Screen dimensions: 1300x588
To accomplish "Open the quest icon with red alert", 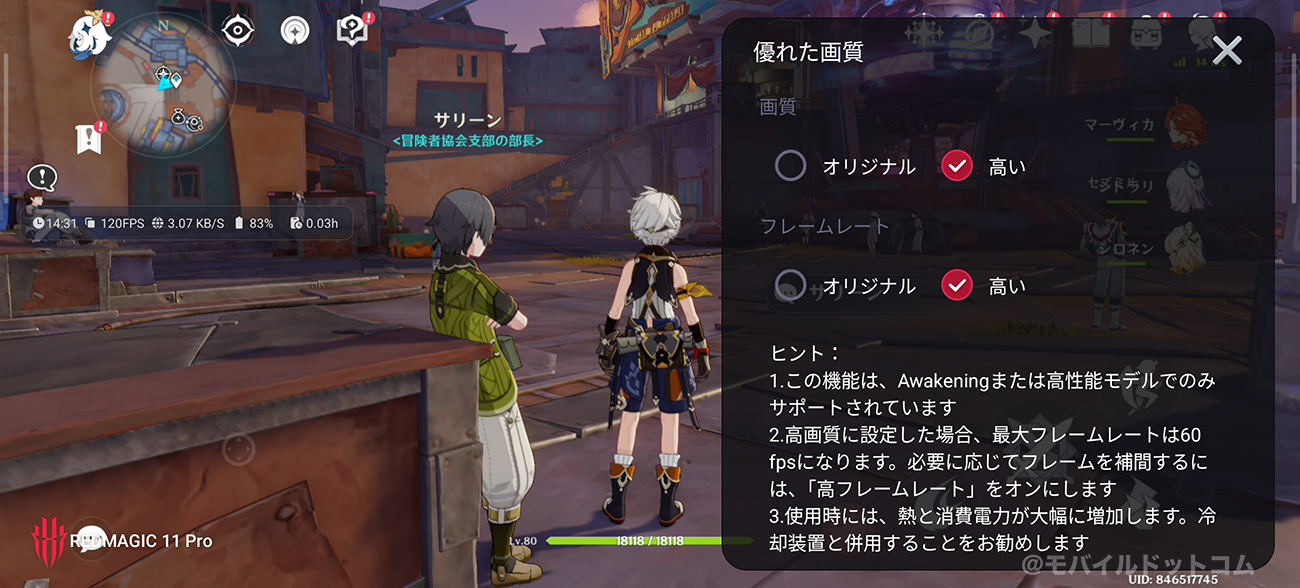I will pos(352,31).
